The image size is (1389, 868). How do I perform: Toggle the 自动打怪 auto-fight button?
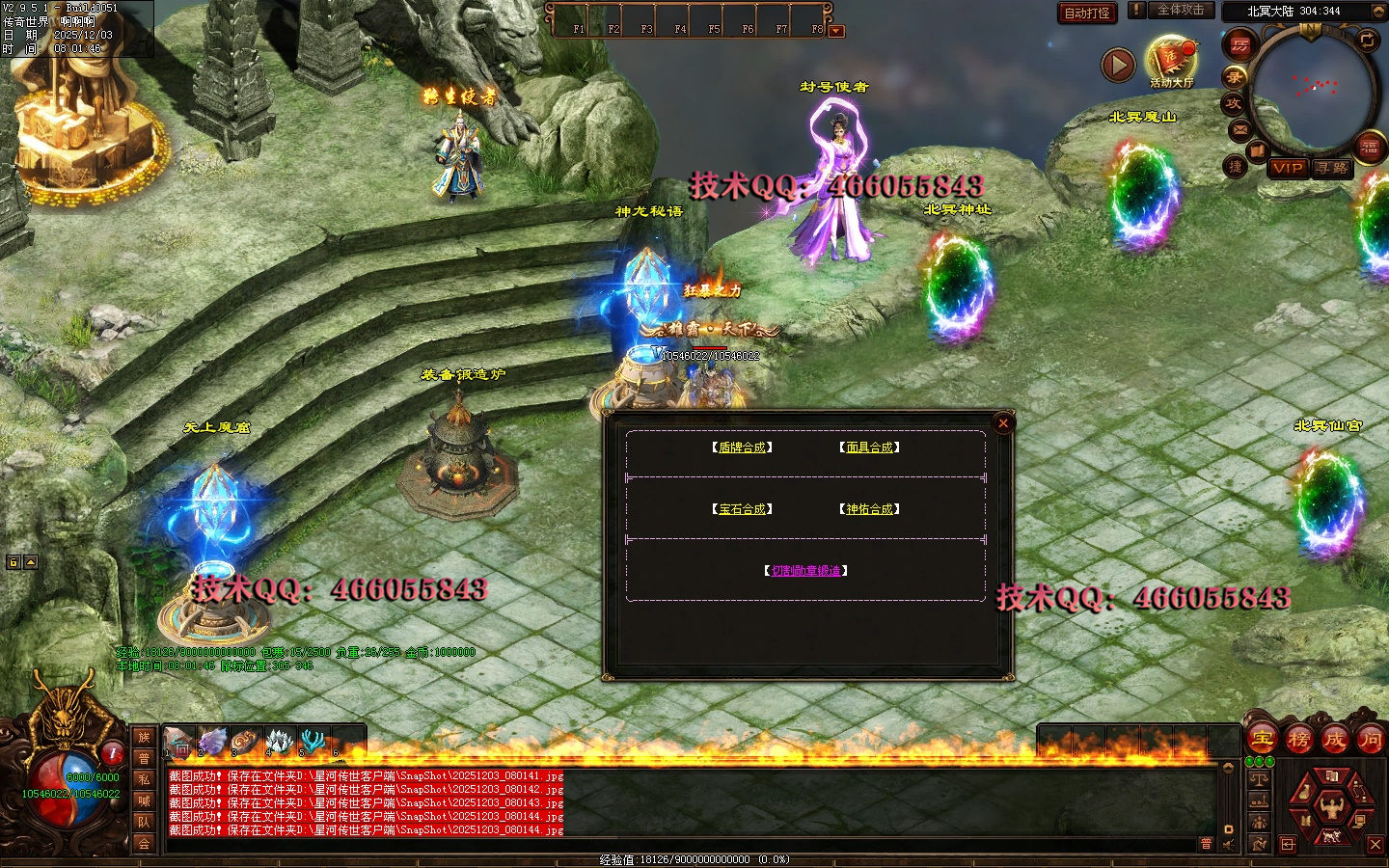(x=1087, y=13)
